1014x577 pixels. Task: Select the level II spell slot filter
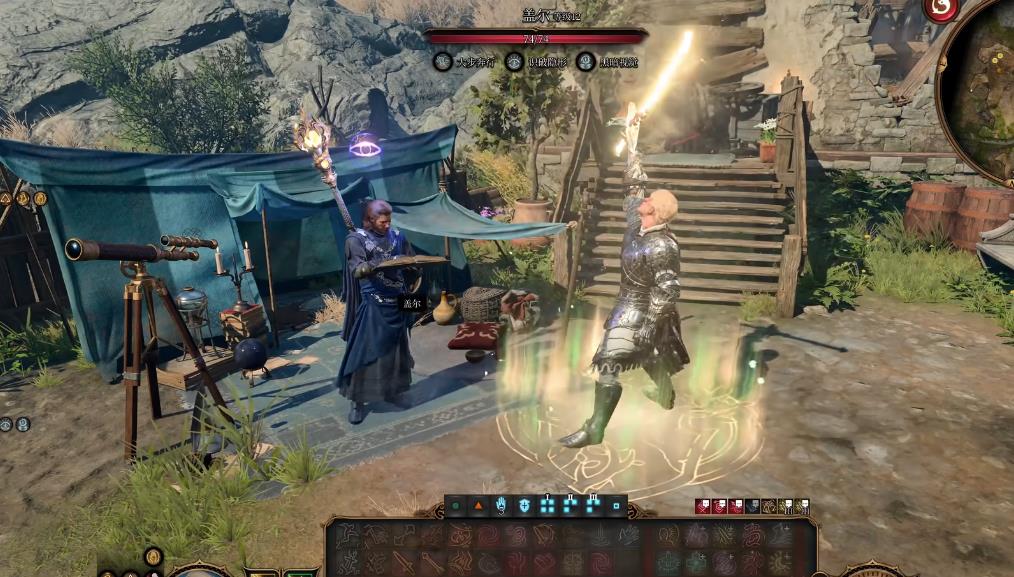570,506
